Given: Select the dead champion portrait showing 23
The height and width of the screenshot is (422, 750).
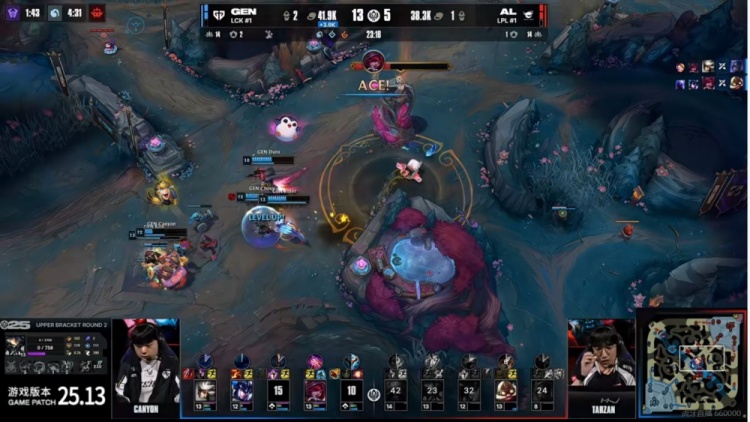Looking at the screenshot, I should pos(433,389).
